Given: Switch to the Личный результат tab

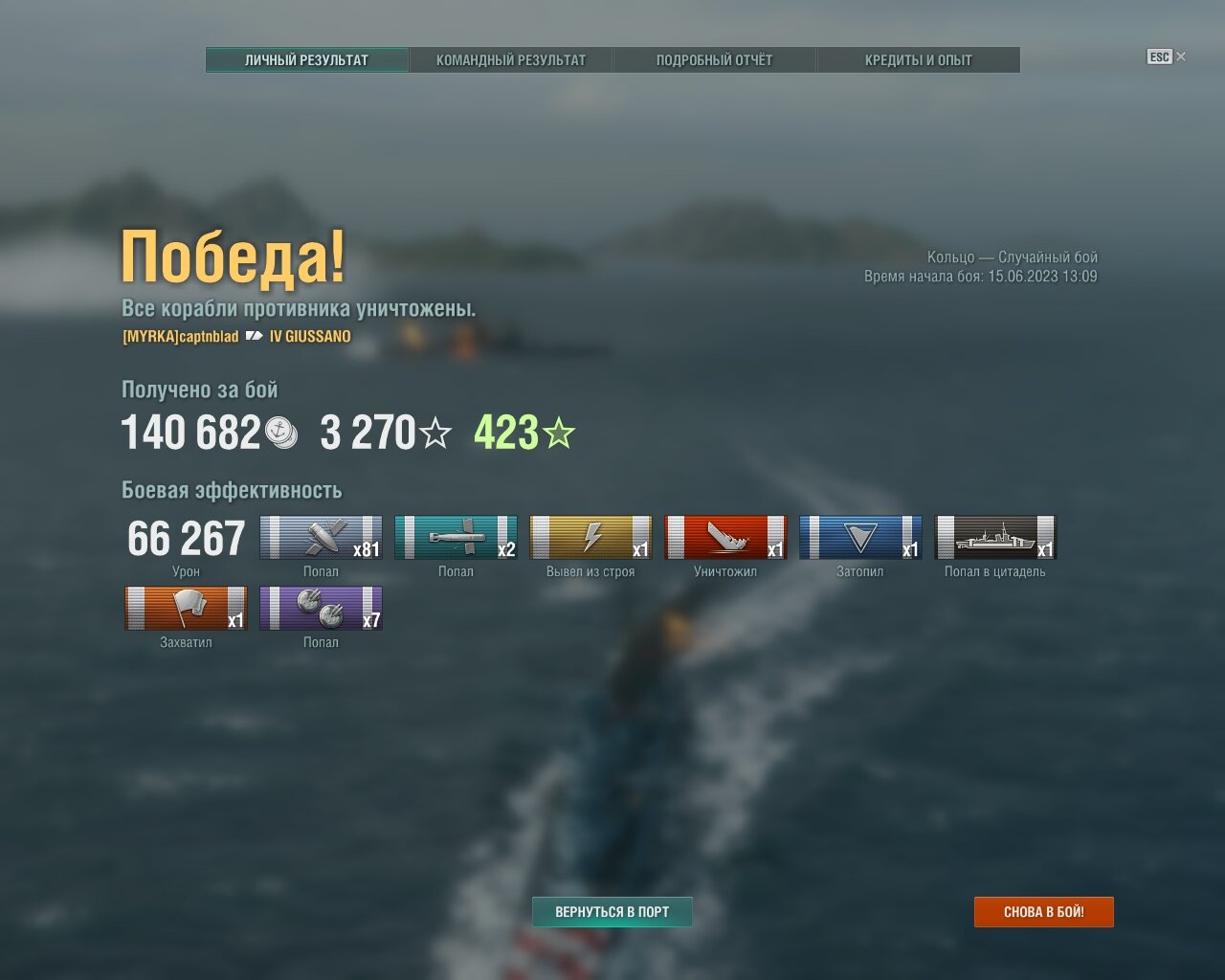Looking at the screenshot, I should [x=306, y=60].
